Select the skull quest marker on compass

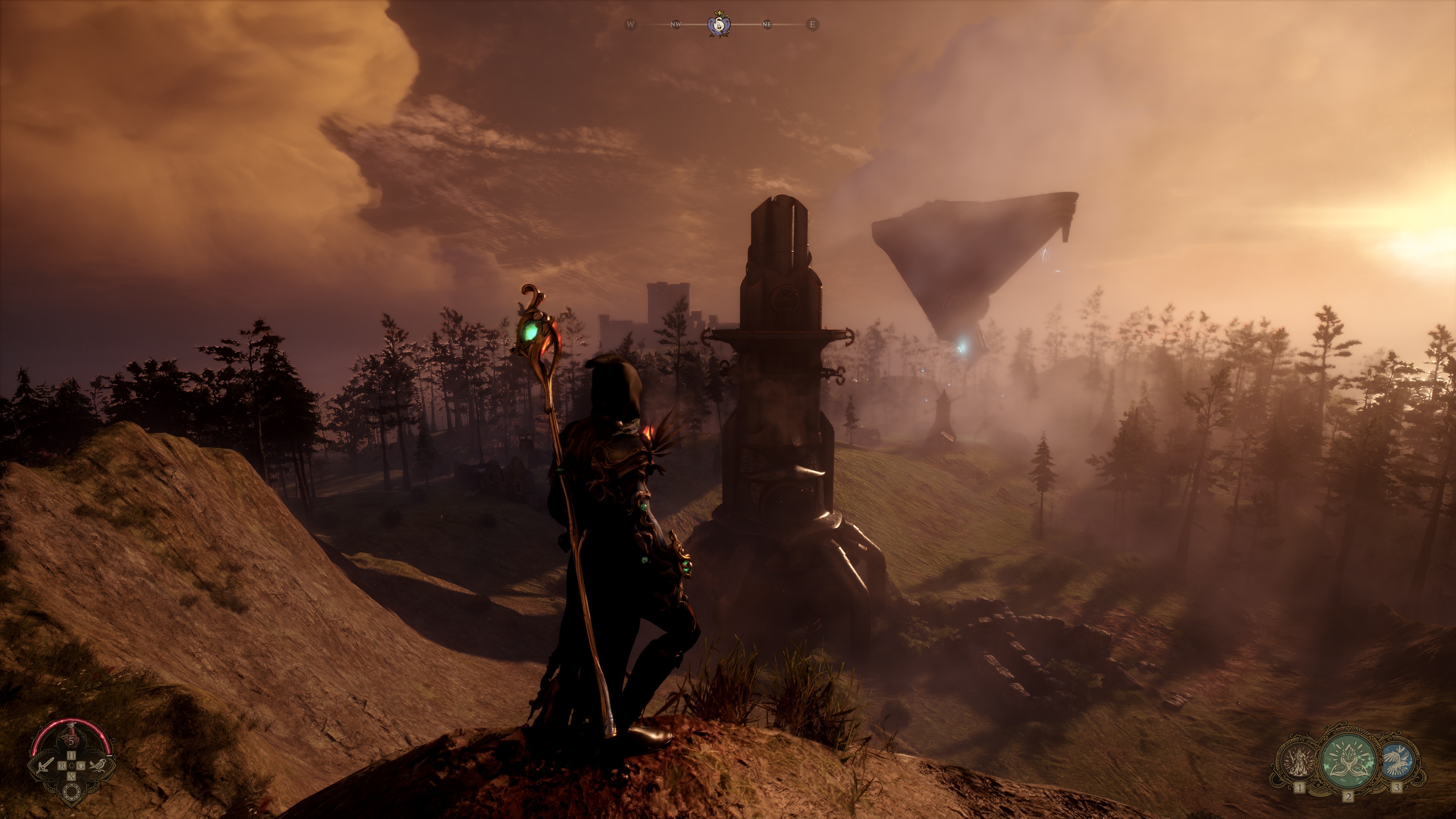pyautogui.click(x=719, y=25)
